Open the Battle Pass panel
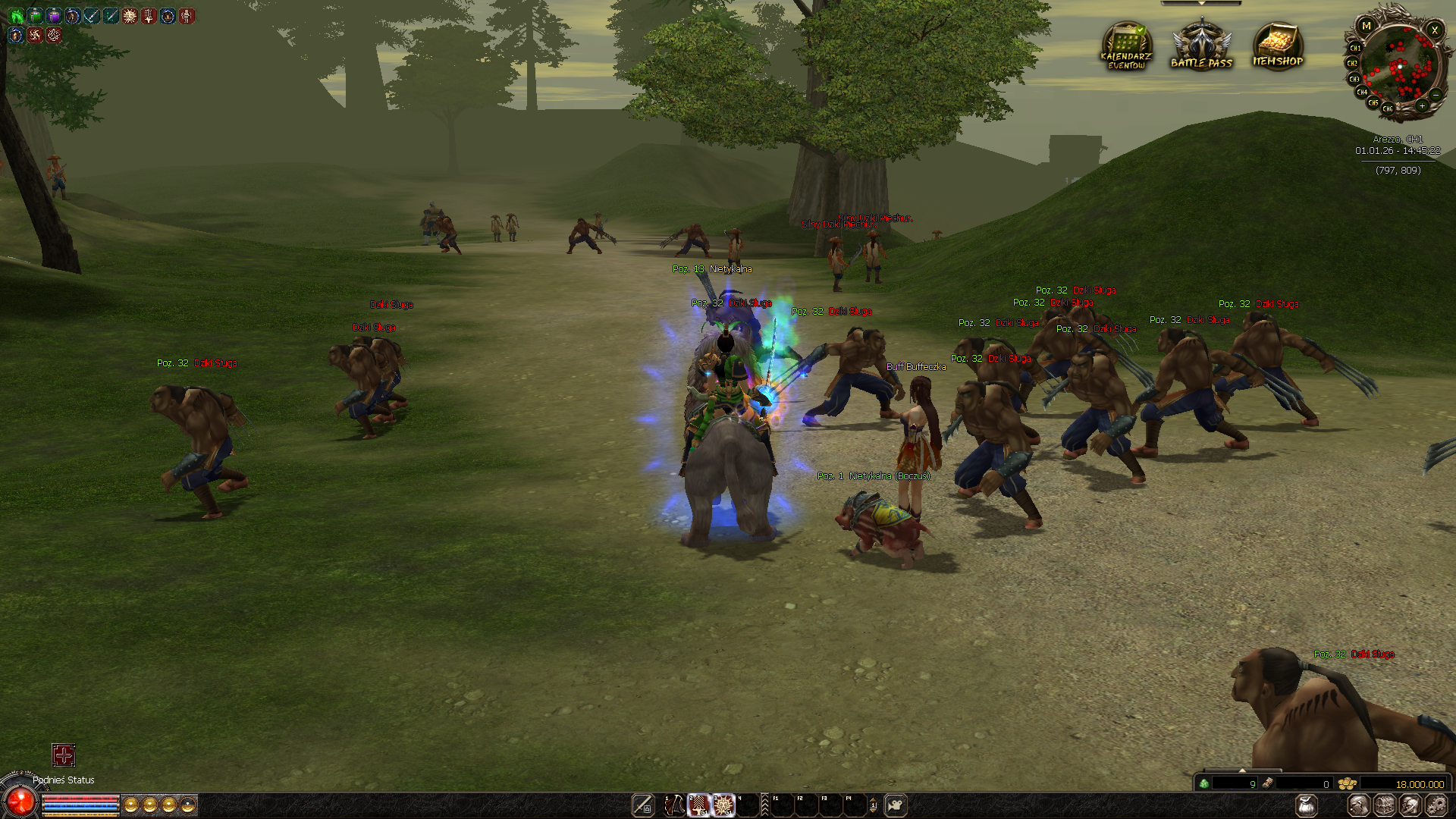1456x819 pixels. tap(1201, 47)
